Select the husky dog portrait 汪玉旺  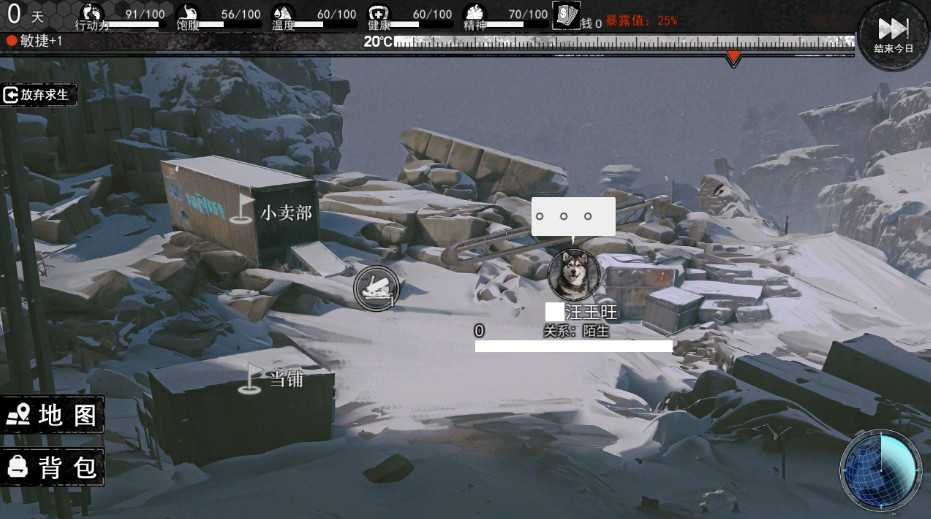(x=574, y=274)
